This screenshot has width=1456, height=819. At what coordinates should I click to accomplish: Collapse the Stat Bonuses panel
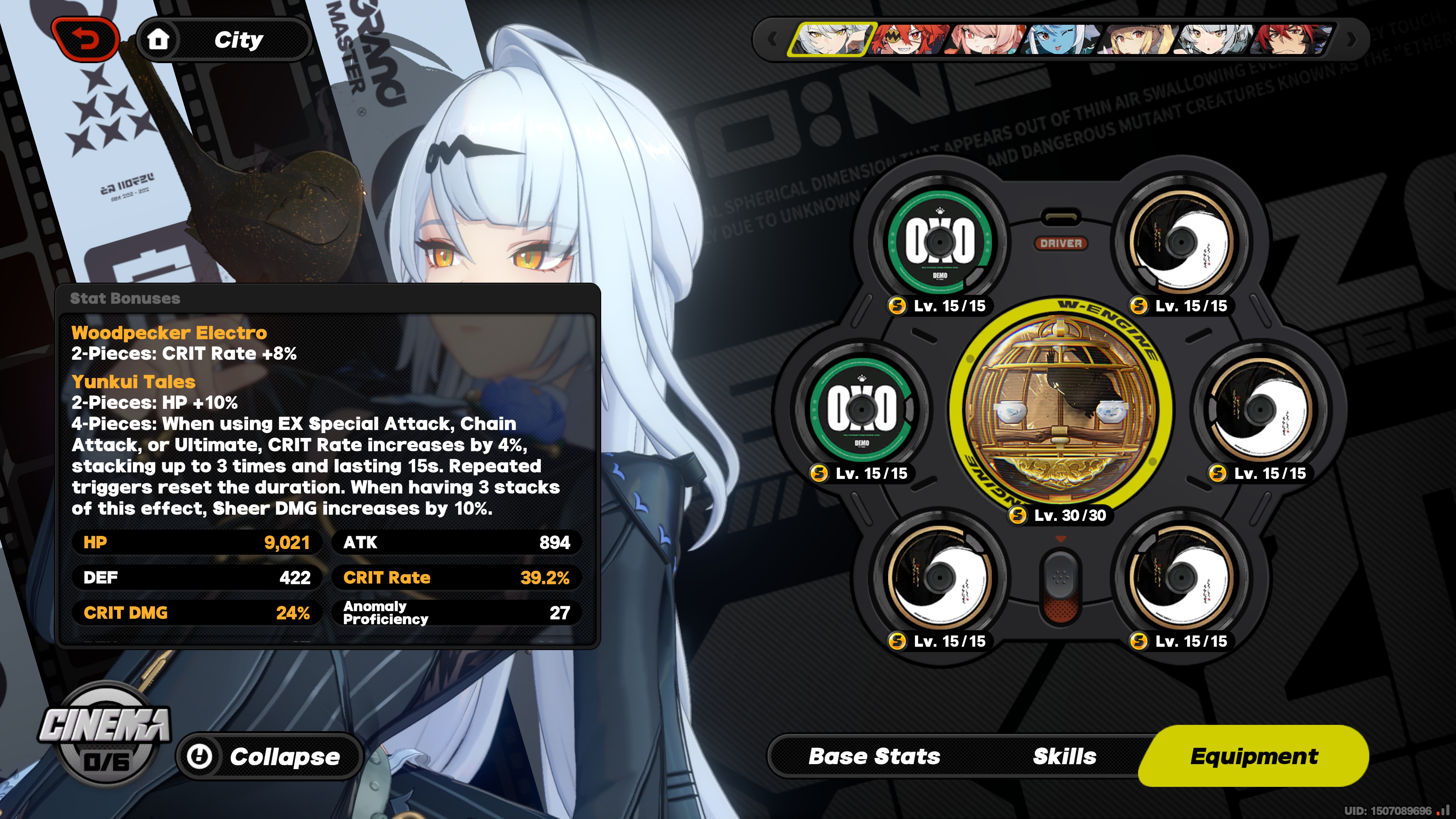pyautogui.click(x=269, y=756)
